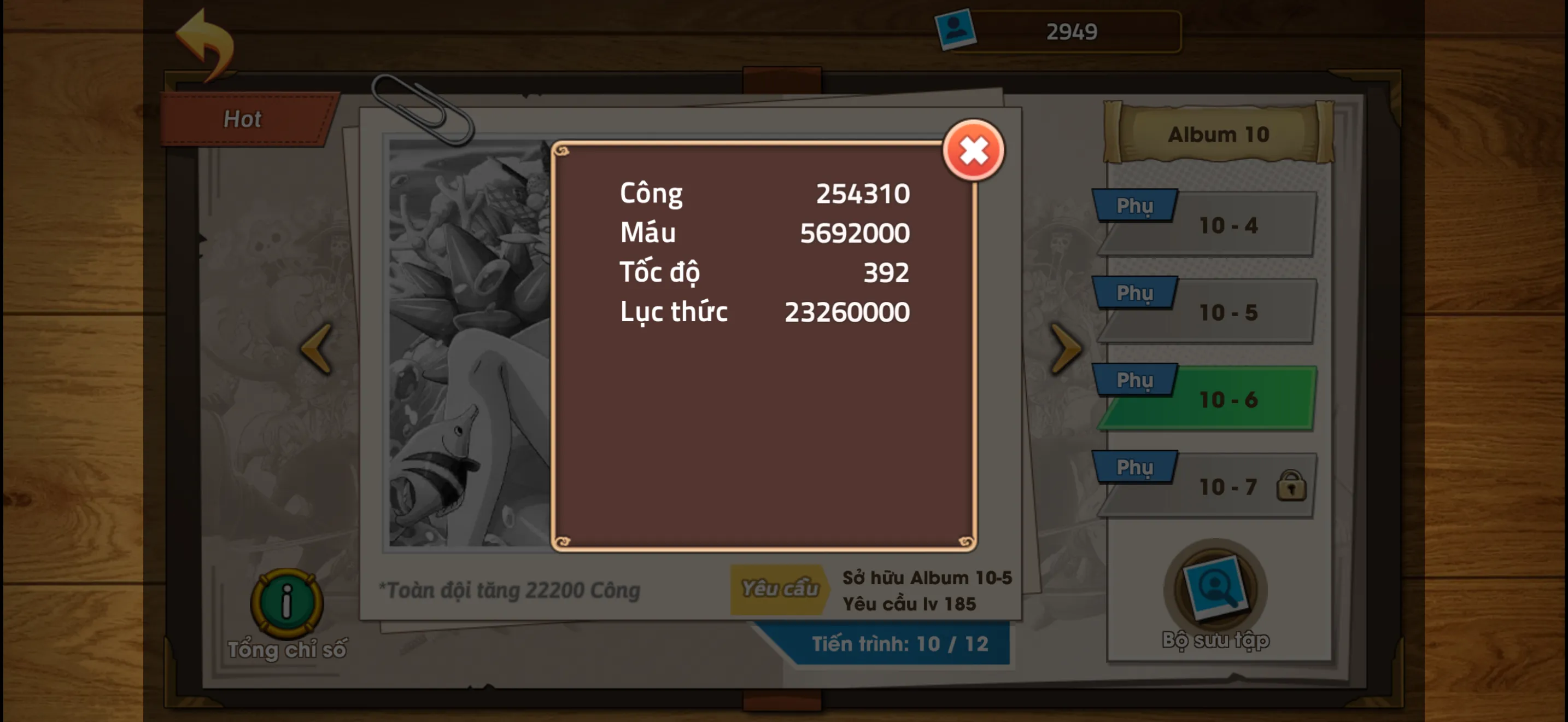Open the Tổng chỉ số info icon
Image resolution: width=1568 pixels, height=722 pixels.
point(286,603)
